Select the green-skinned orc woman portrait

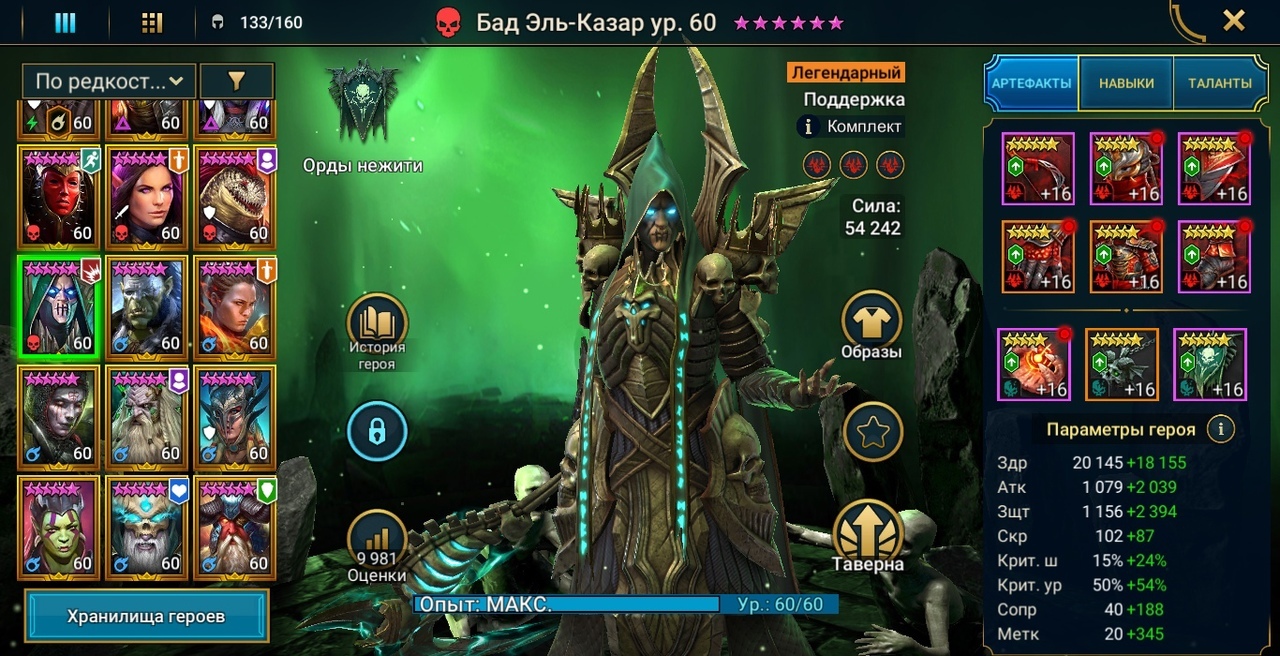point(58,527)
